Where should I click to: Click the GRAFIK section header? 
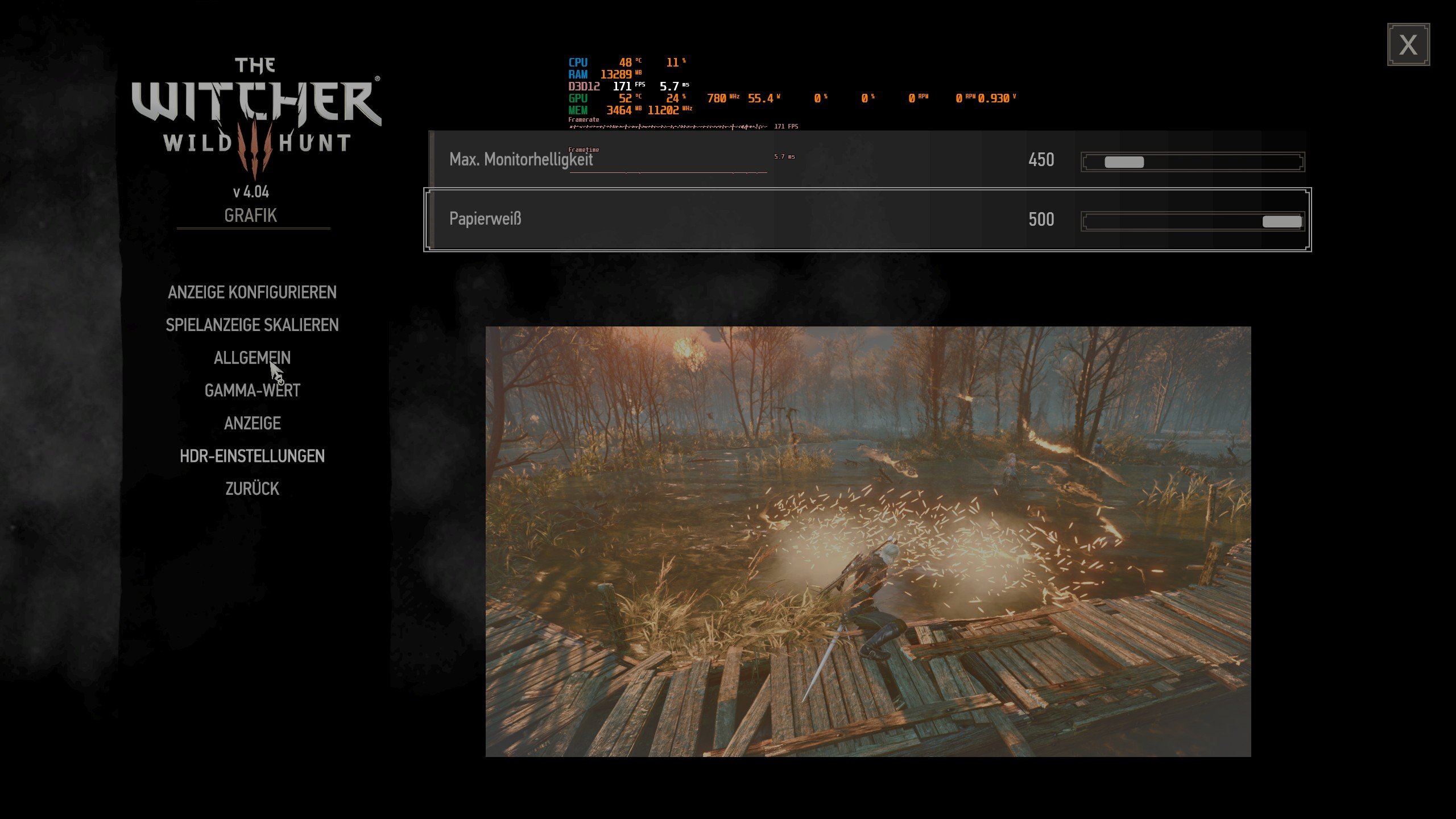pyautogui.click(x=250, y=214)
